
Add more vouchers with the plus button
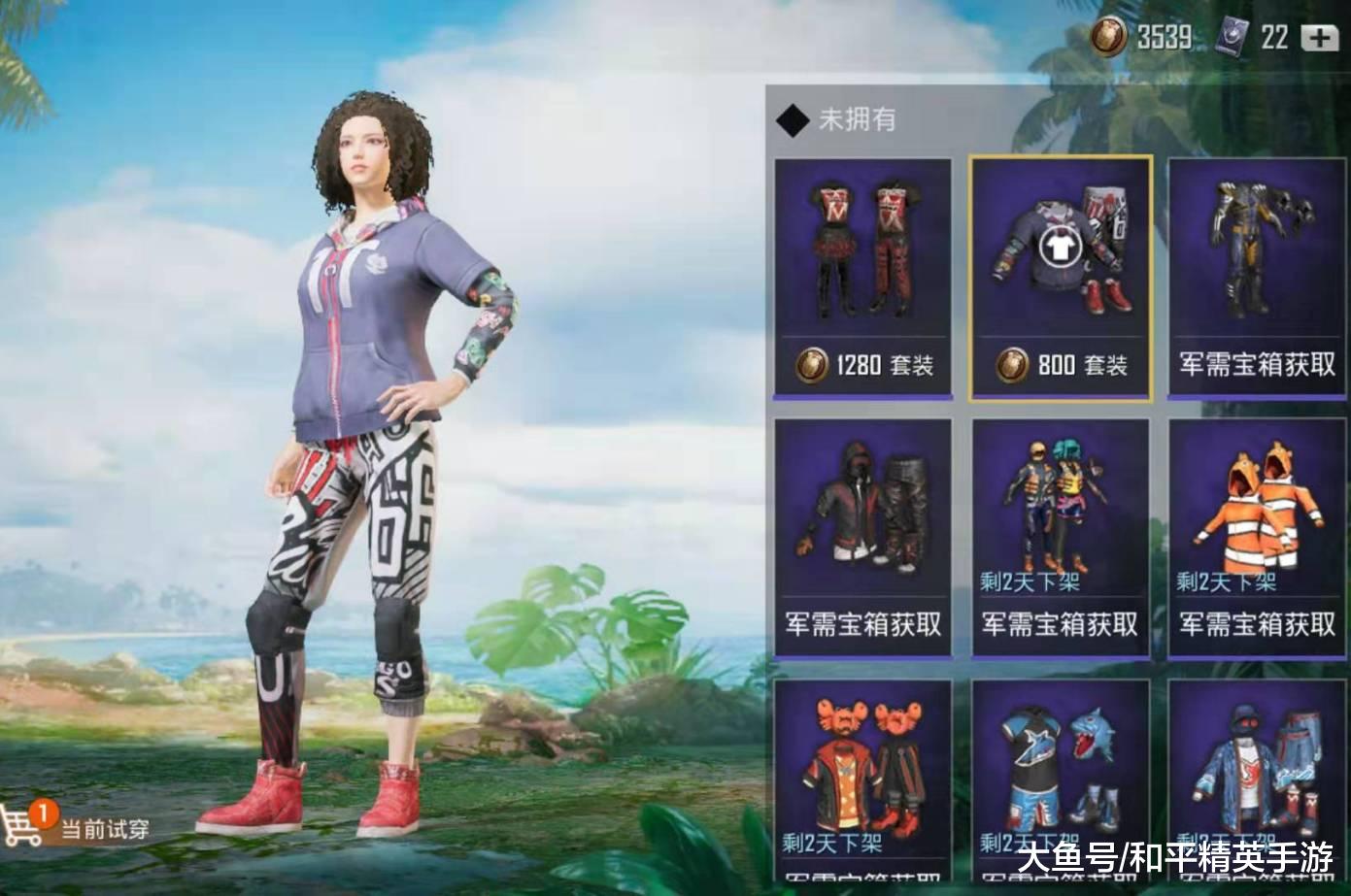1319,38
